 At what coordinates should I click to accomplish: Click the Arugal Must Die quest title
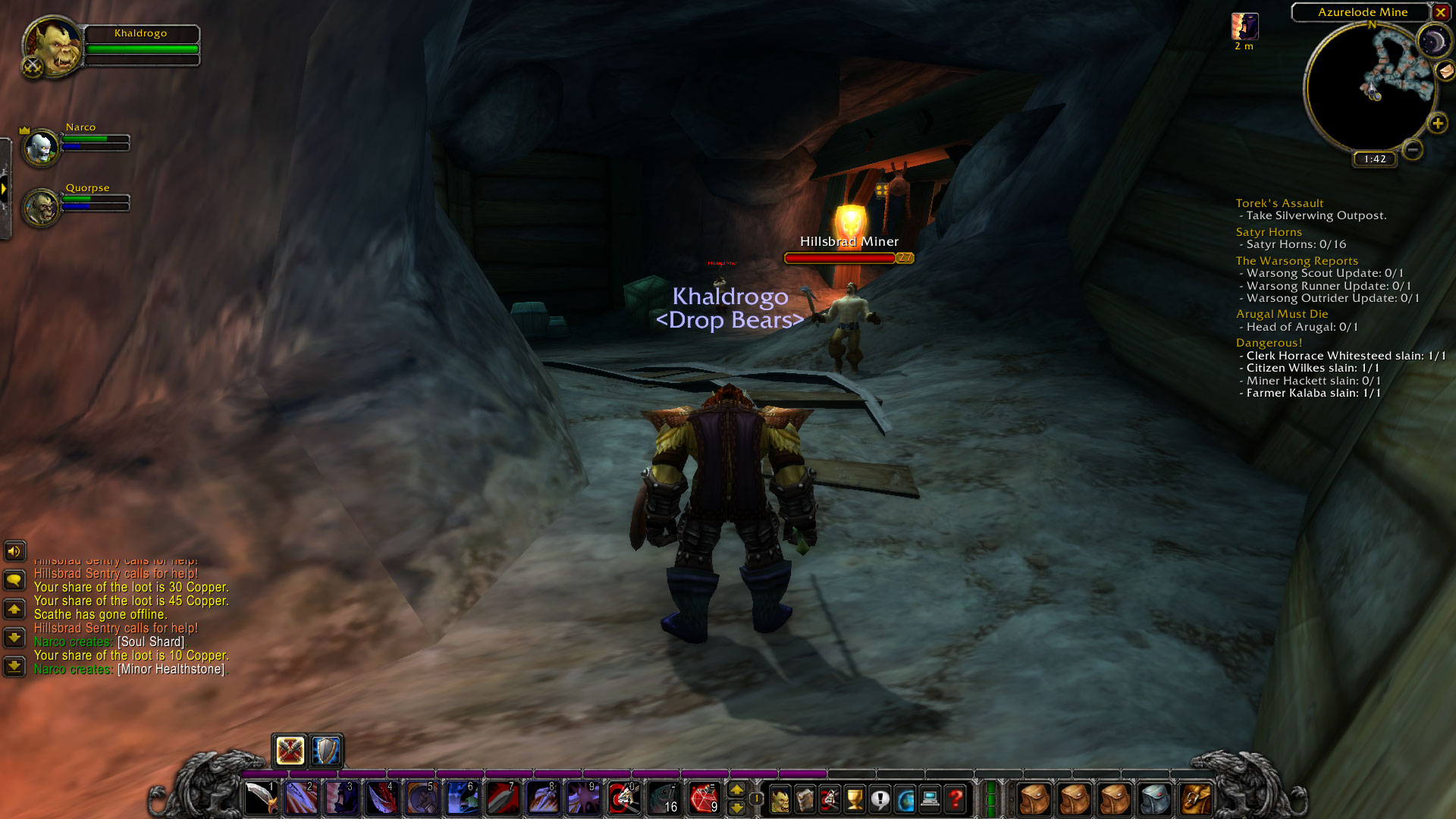point(1282,313)
